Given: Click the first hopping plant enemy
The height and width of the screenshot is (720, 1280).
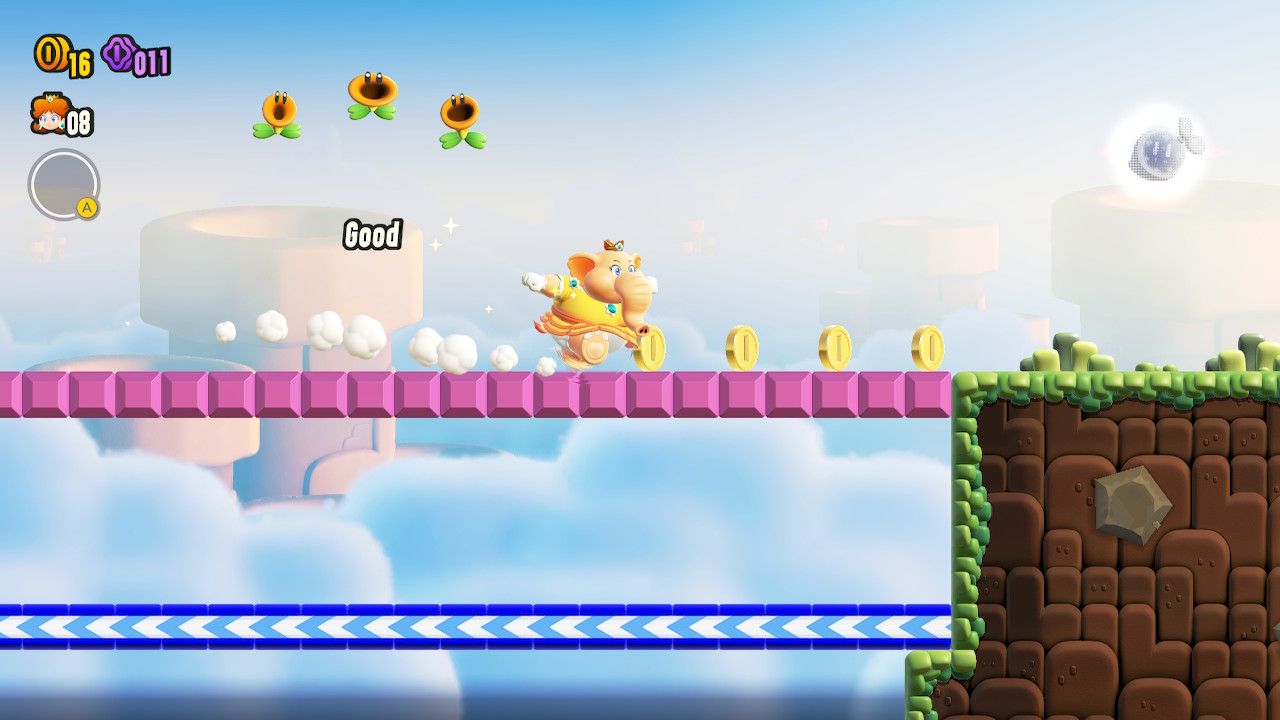Looking at the screenshot, I should pyautogui.click(x=277, y=110).
